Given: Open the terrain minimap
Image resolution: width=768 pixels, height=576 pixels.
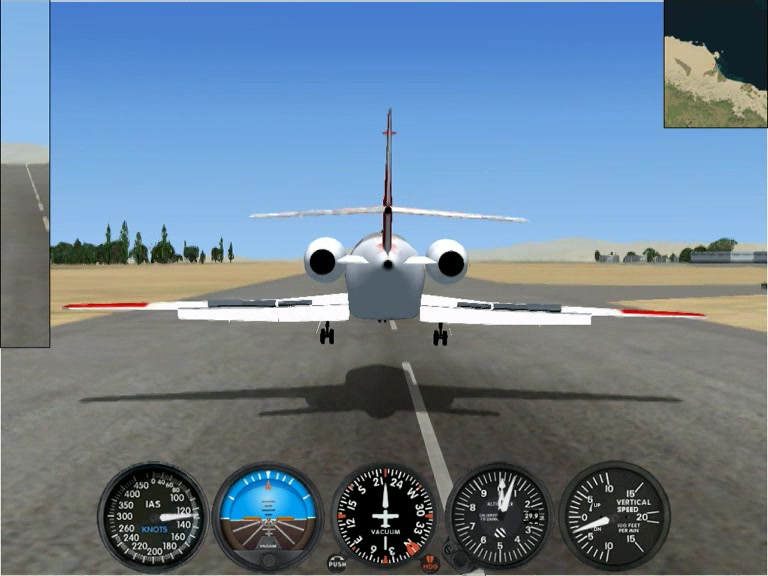Looking at the screenshot, I should pyautogui.click(x=714, y=64).
